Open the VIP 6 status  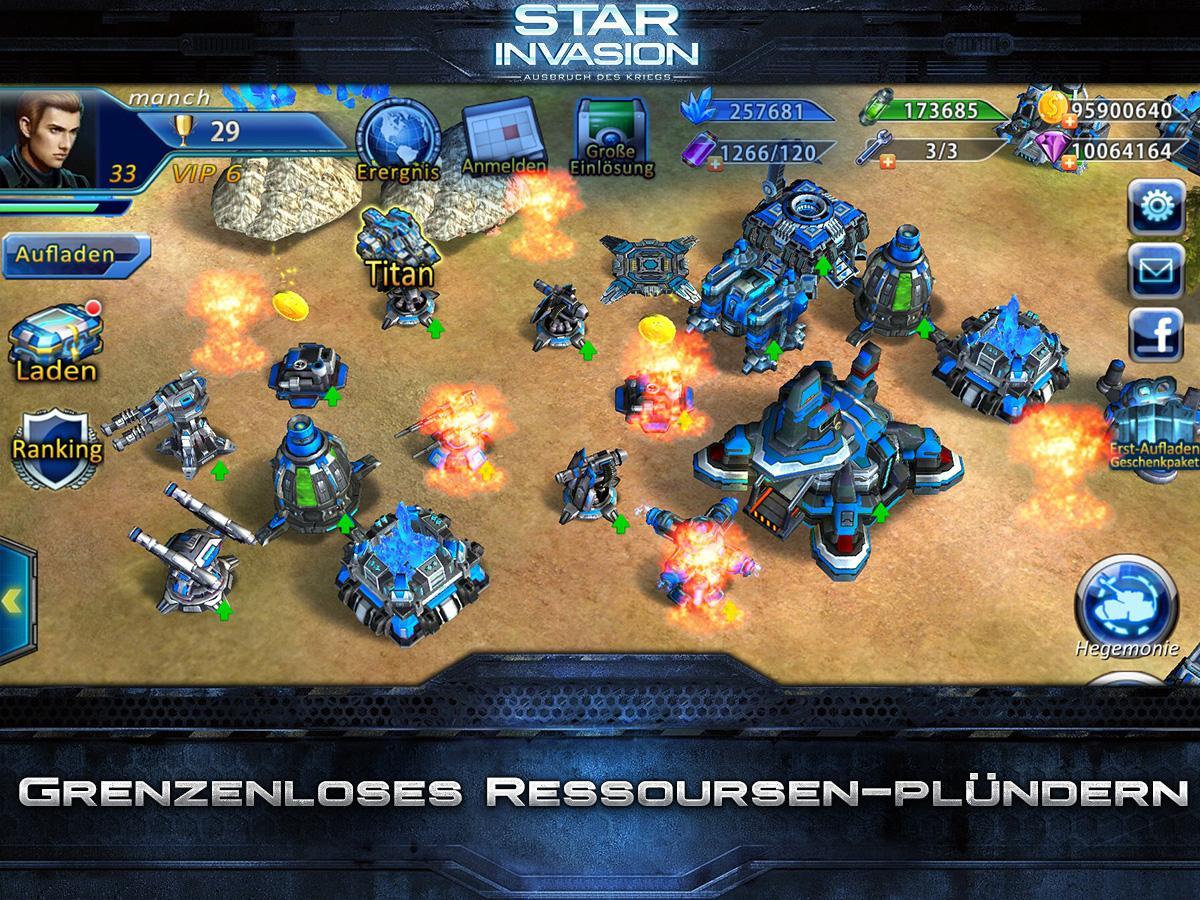[x=206, y=172]
